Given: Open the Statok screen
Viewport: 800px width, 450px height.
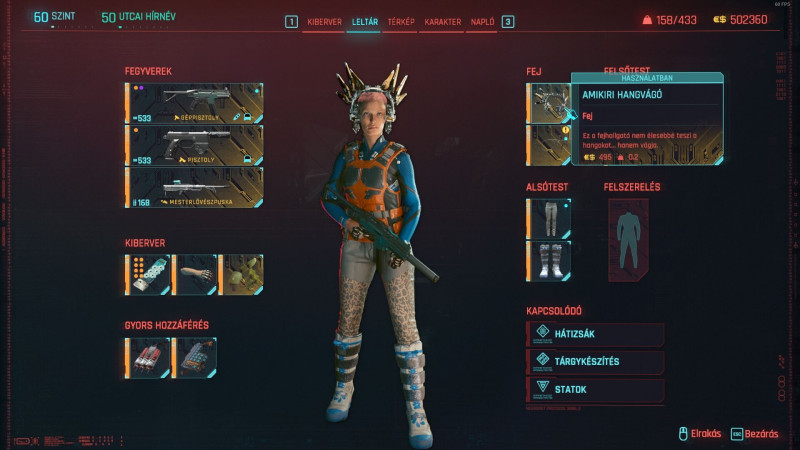Looking at the screenshot, I should tap(595, 390).
